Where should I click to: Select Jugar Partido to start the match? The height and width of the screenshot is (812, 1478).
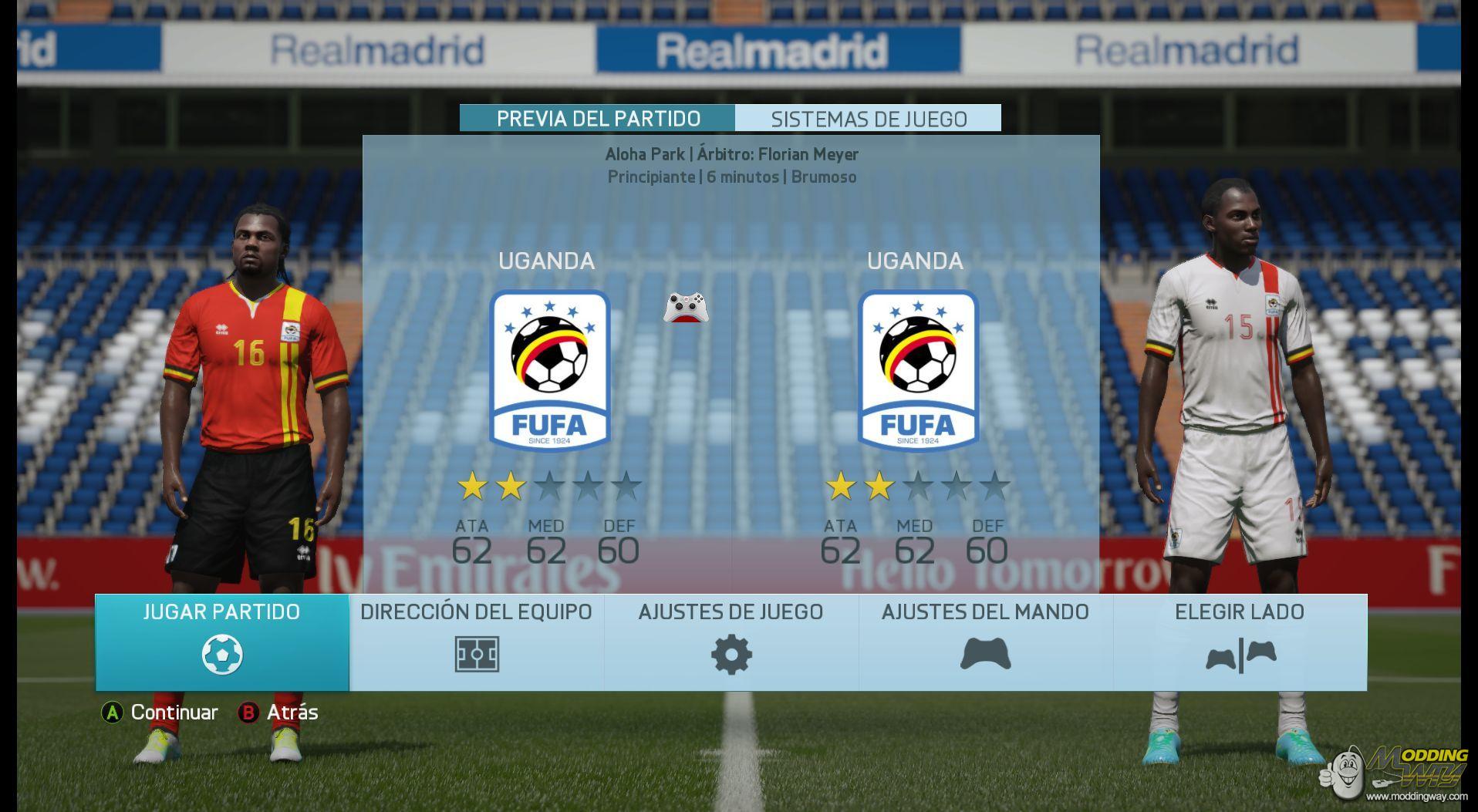[222, 642]
